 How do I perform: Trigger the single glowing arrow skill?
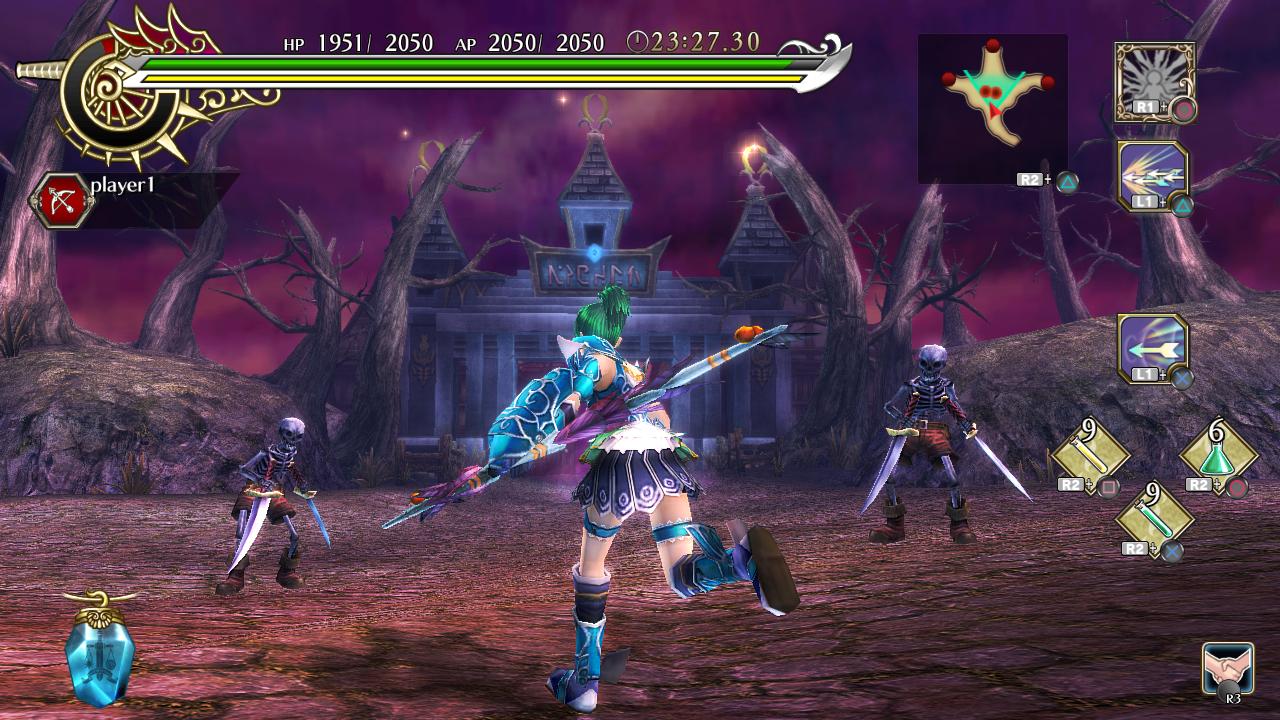coord(1153,348)
